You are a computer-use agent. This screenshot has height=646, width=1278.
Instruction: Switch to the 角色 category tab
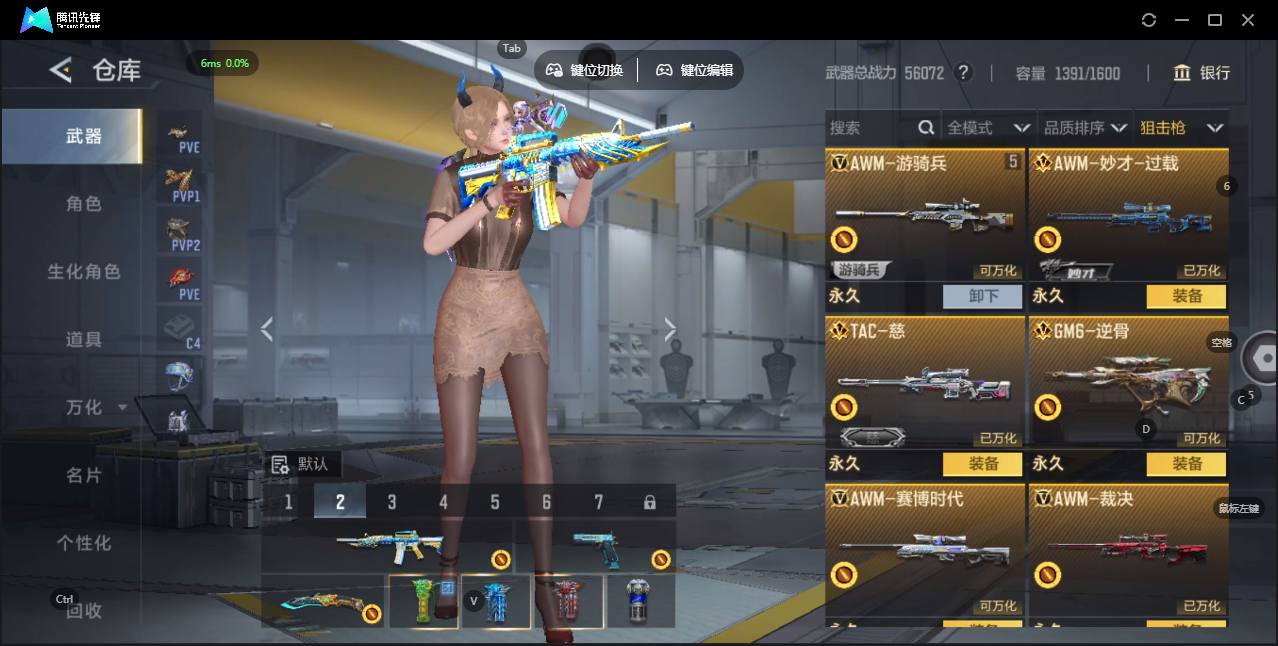pyautogui.click(x=84, y=204)
